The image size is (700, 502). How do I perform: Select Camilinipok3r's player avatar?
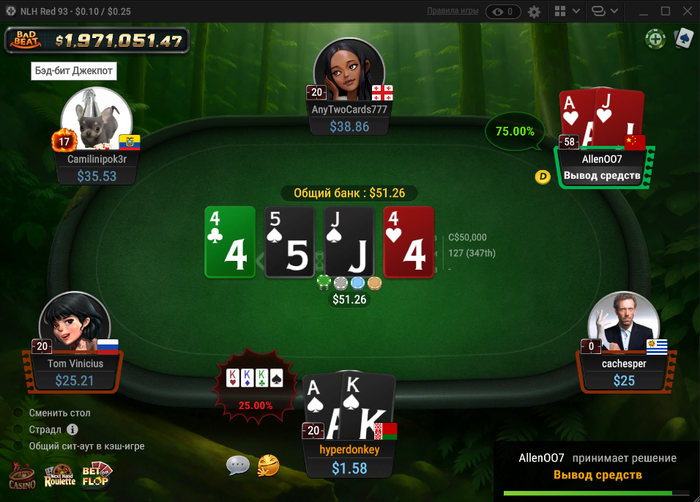click(96, 120)
